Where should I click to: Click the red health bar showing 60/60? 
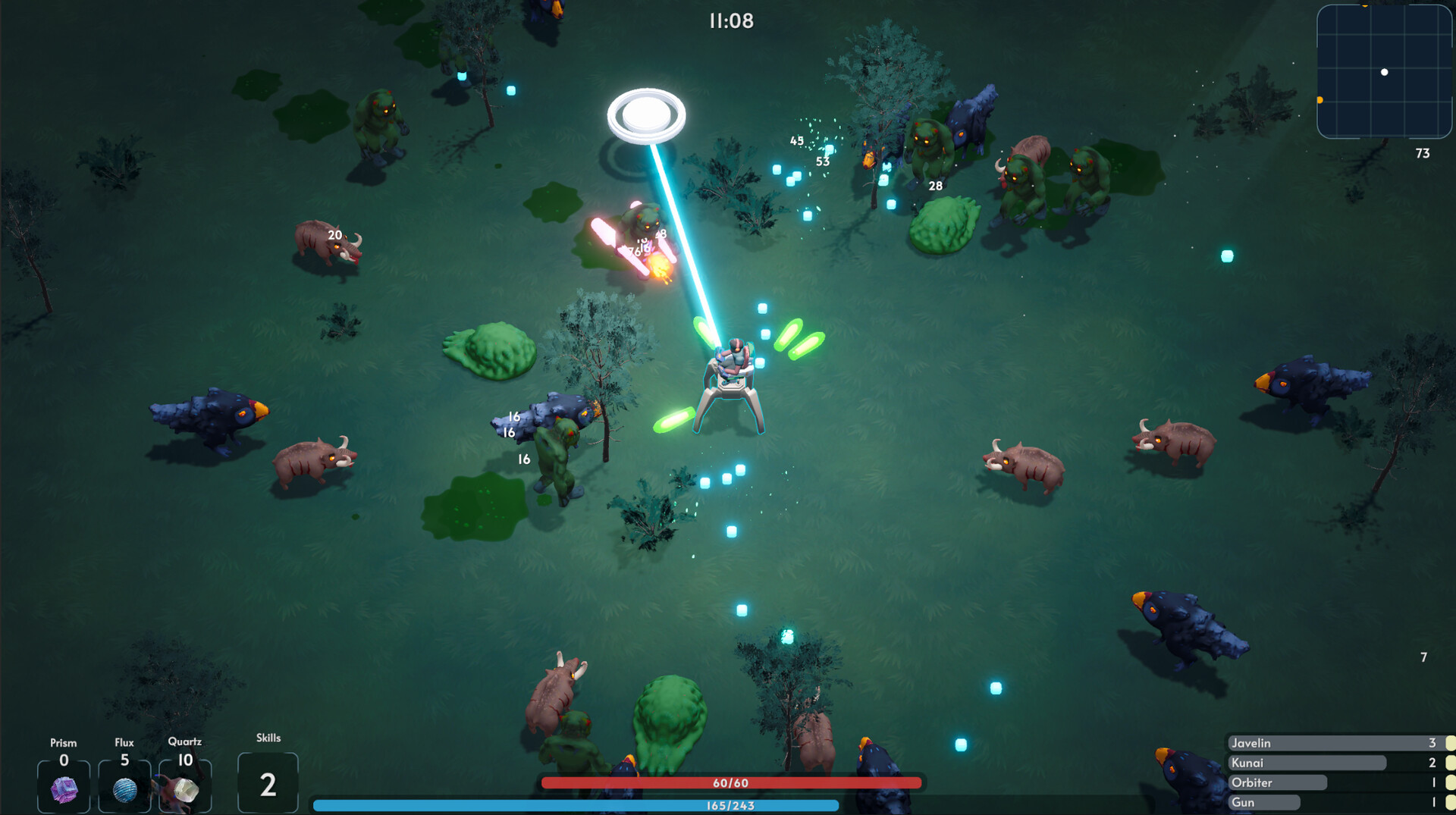coord(732,782)
